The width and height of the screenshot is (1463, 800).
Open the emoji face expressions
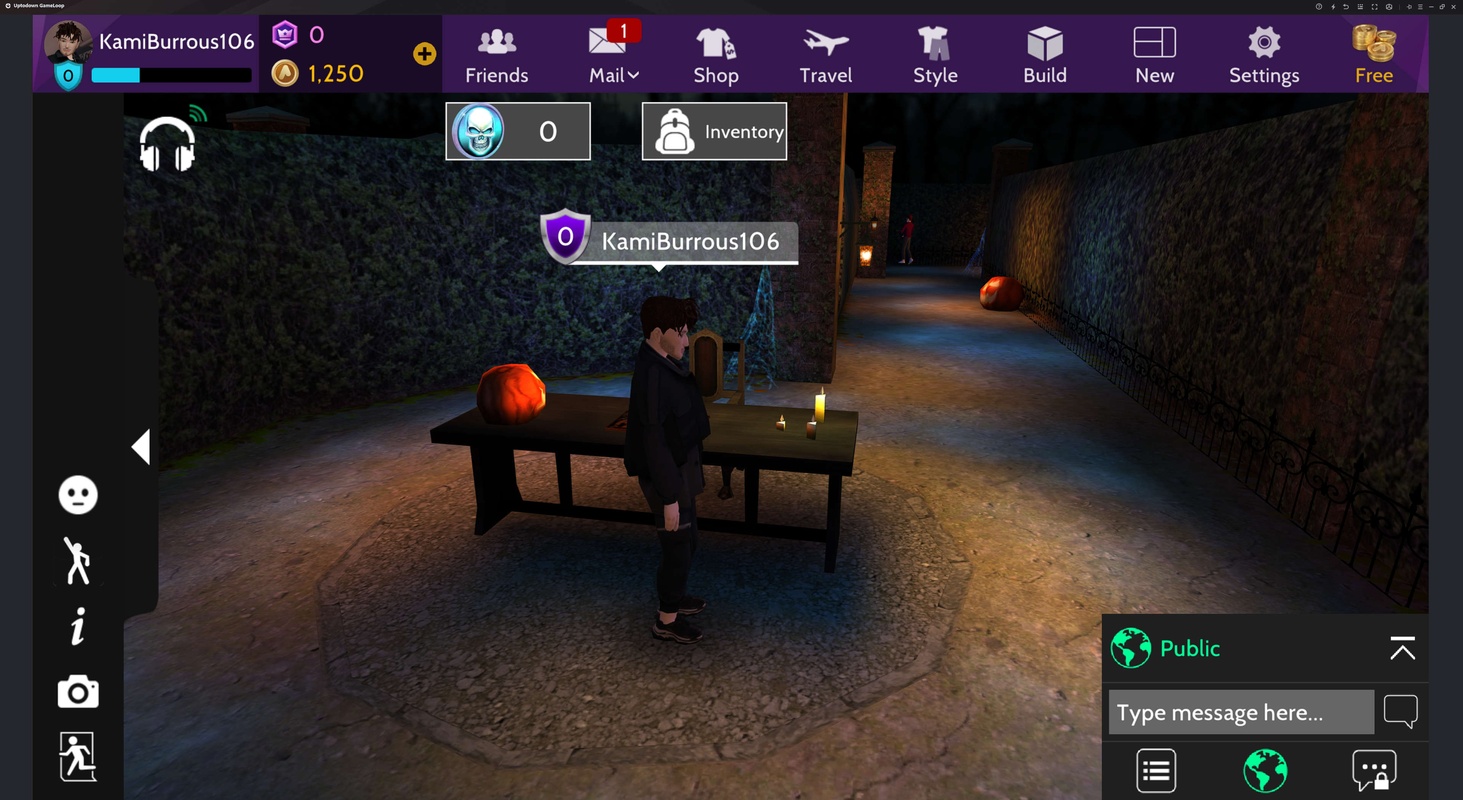coord(78,495)
